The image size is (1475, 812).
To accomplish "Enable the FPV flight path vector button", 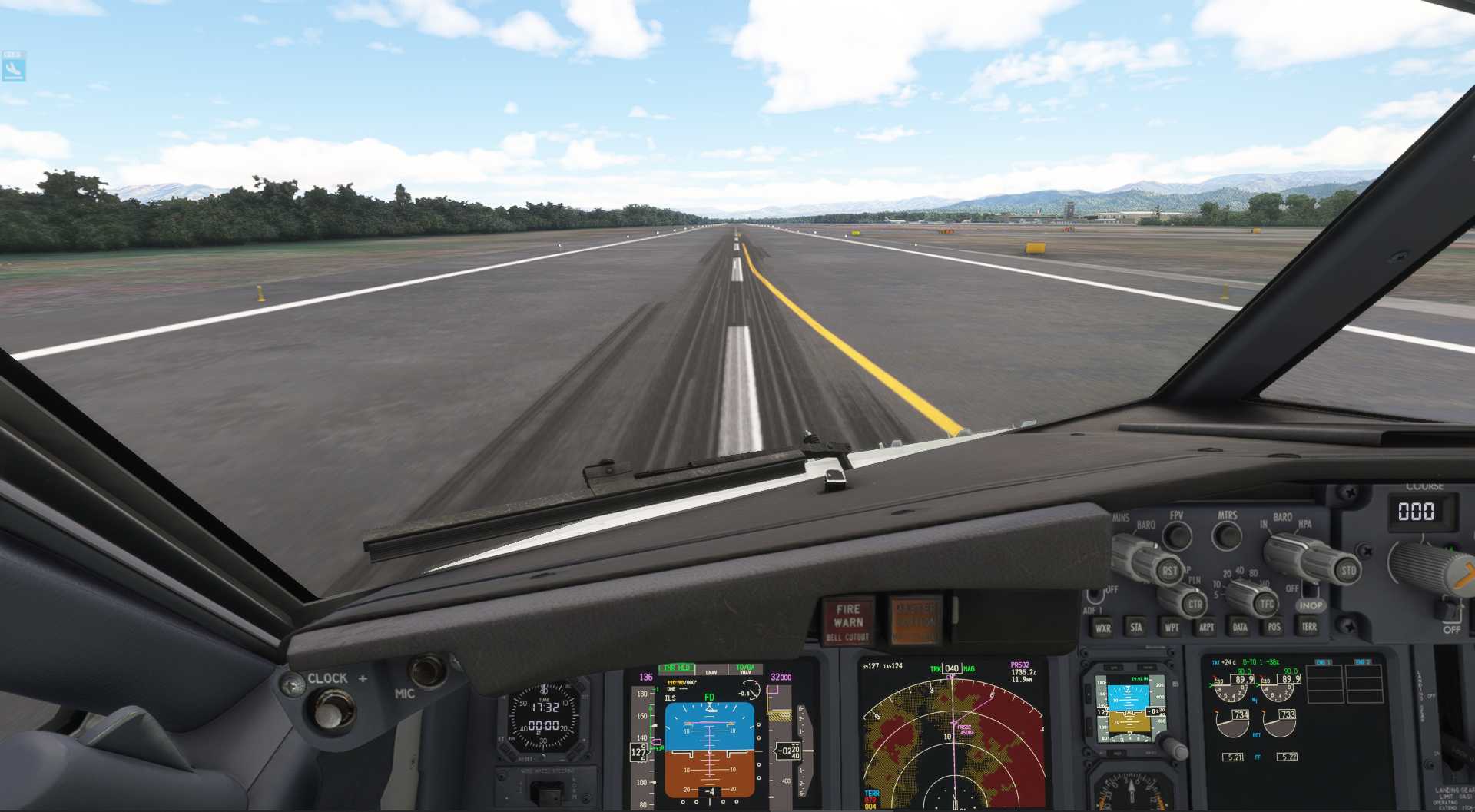I will [1176, 535].
